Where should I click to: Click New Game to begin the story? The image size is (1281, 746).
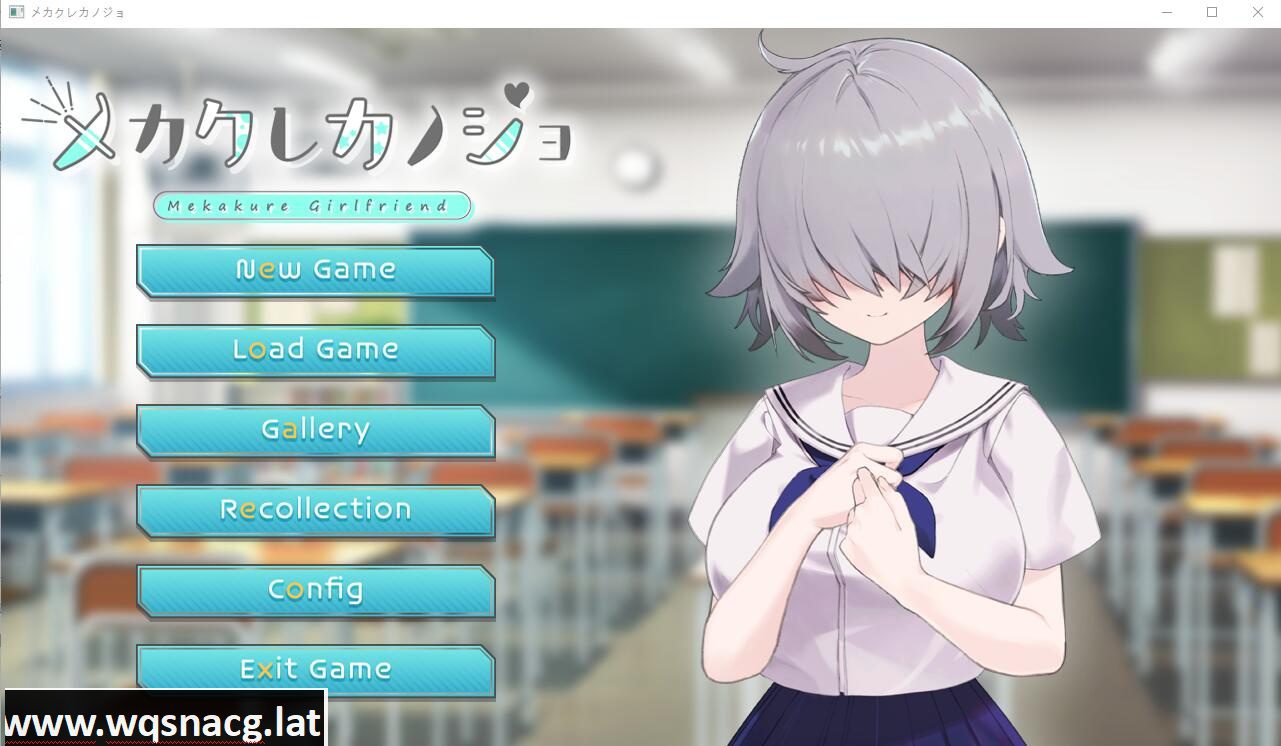point(315,269)
